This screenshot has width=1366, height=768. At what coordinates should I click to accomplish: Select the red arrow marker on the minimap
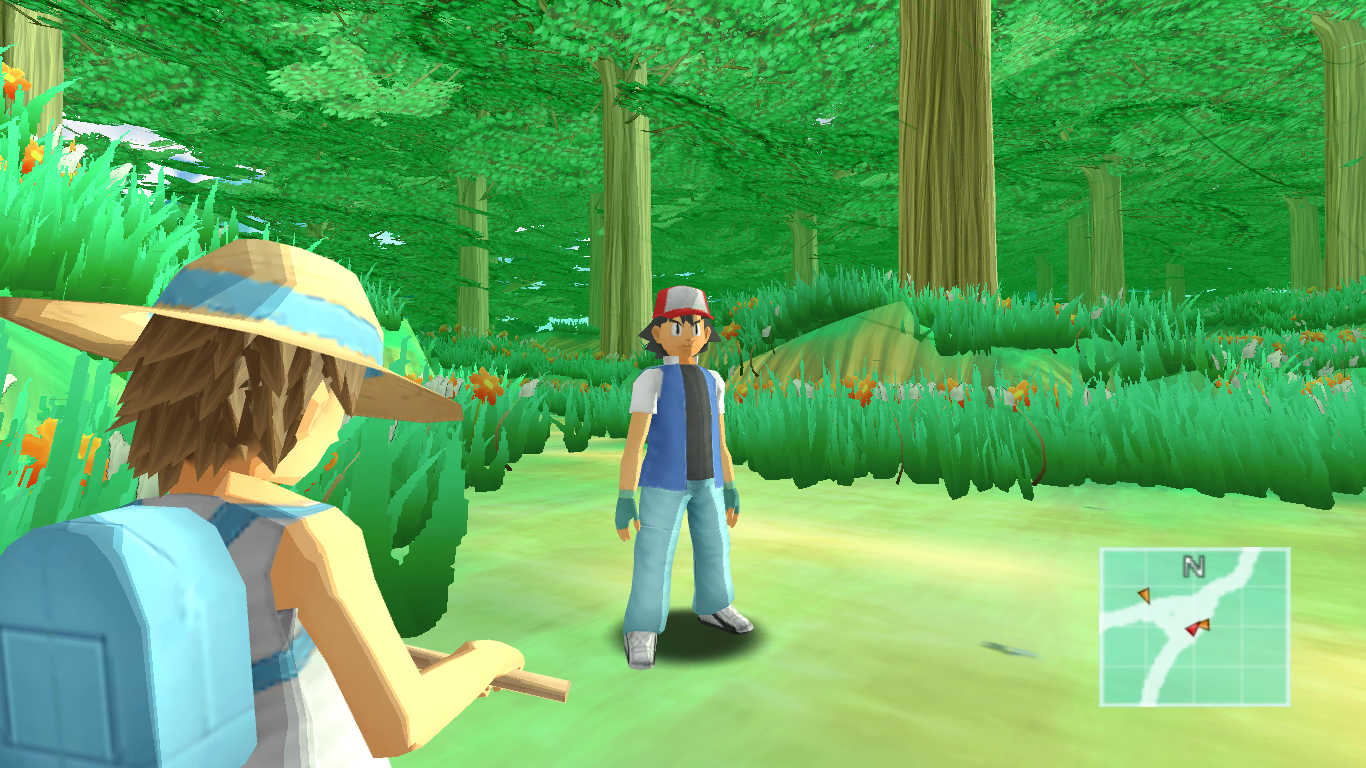(1191, 629)
